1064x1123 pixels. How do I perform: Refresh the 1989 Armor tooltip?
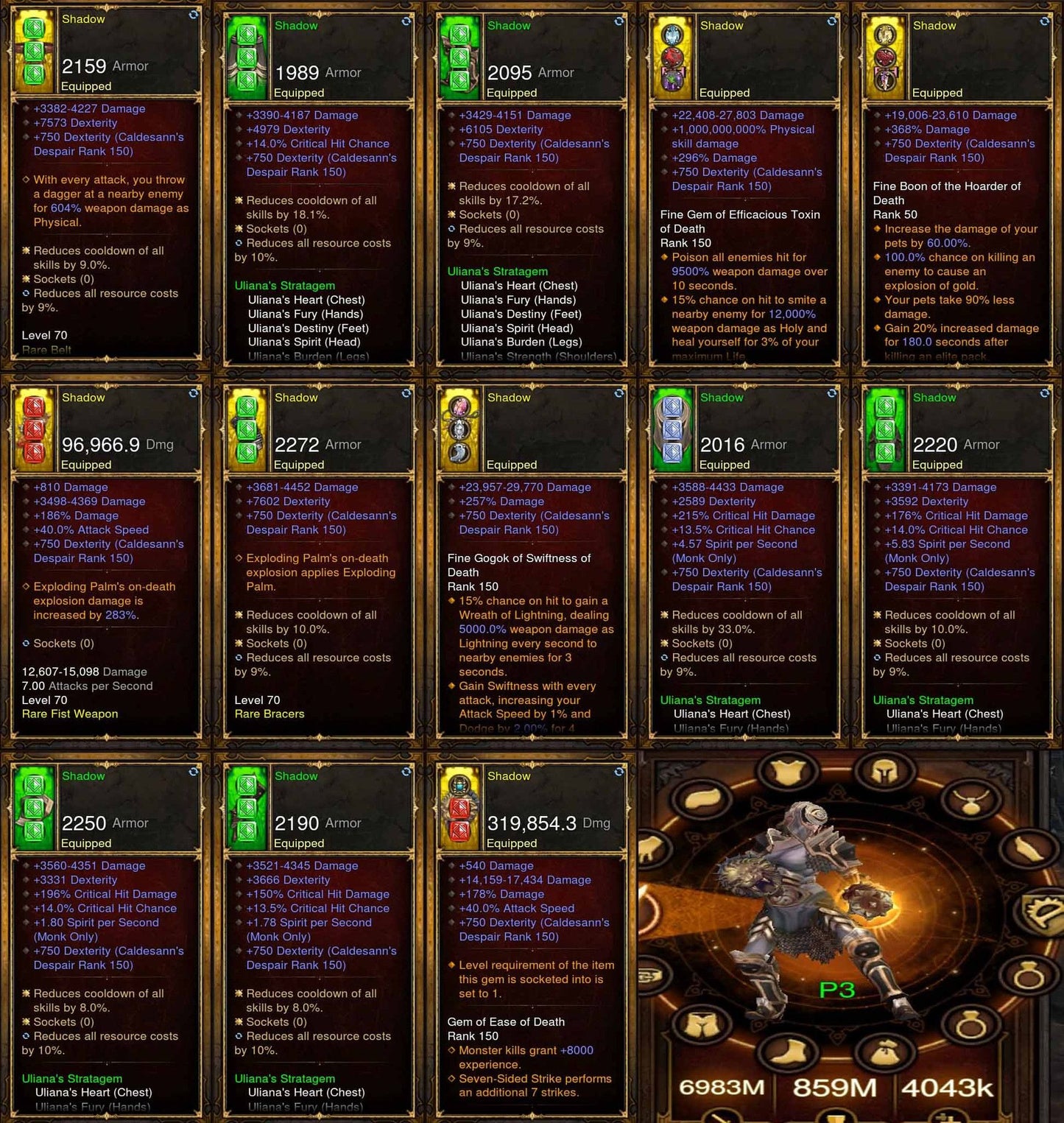pos(405,22)
